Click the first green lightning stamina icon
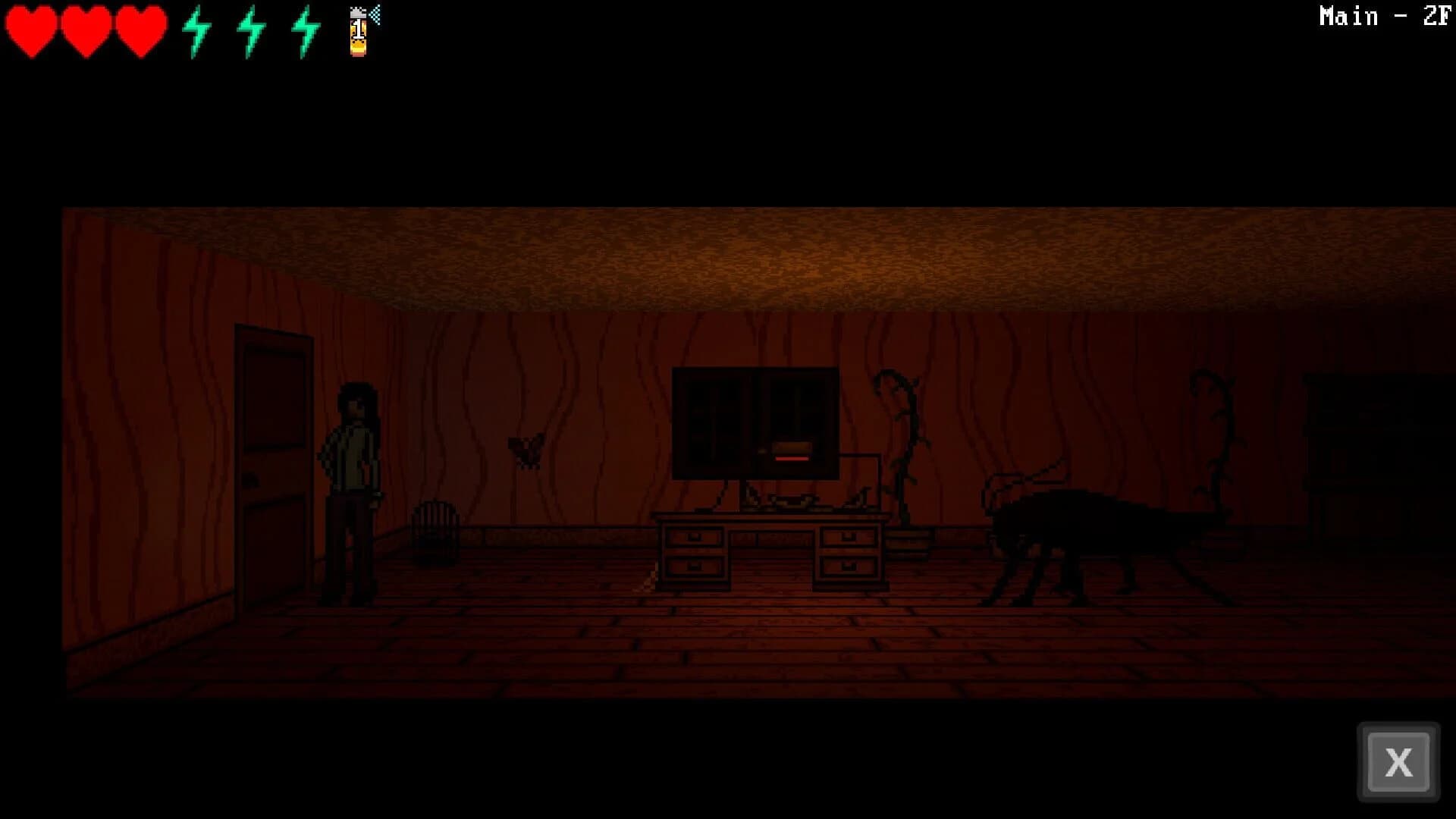 (x=197, y=32)
